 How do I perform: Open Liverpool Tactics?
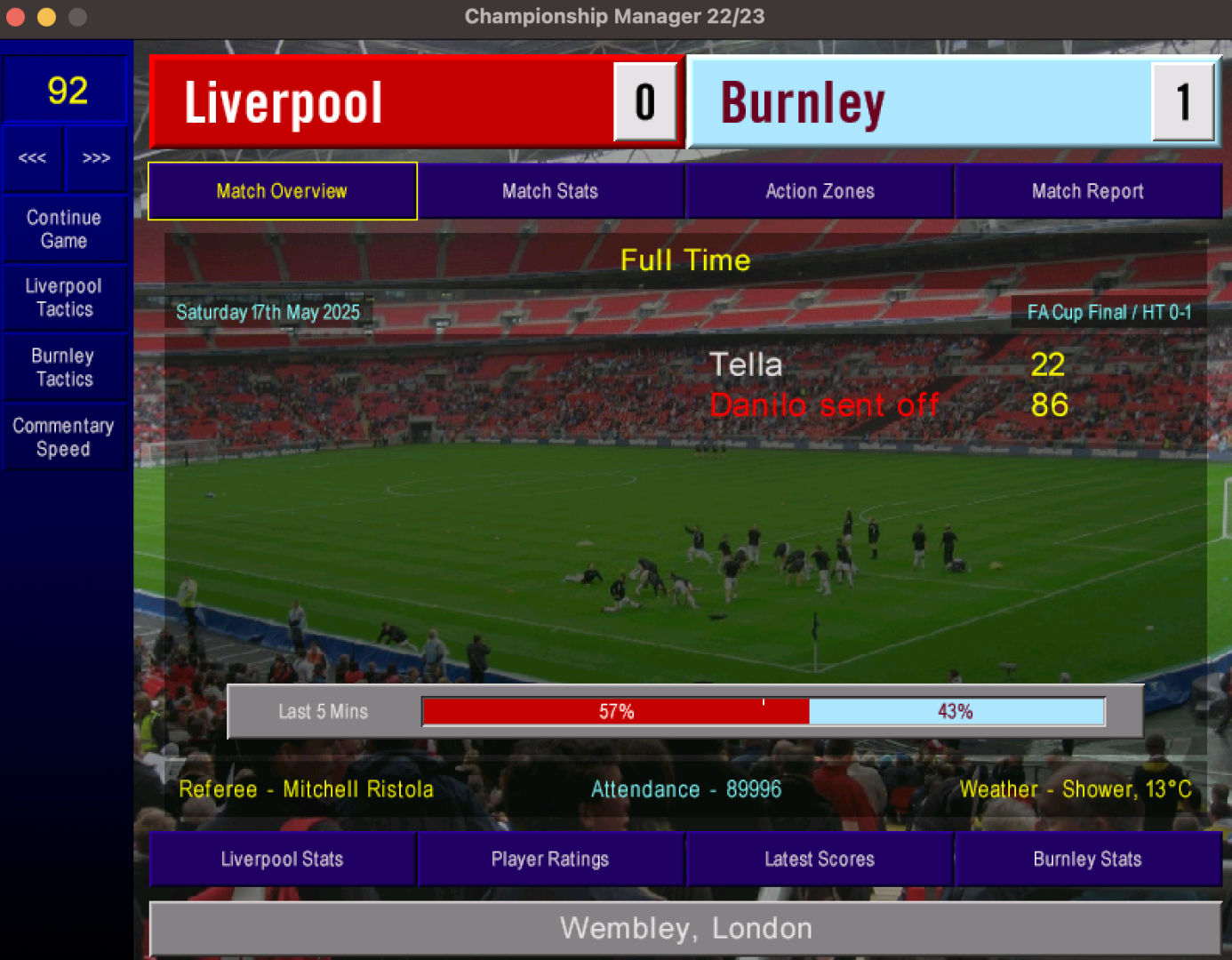click(x=64, y=298)
